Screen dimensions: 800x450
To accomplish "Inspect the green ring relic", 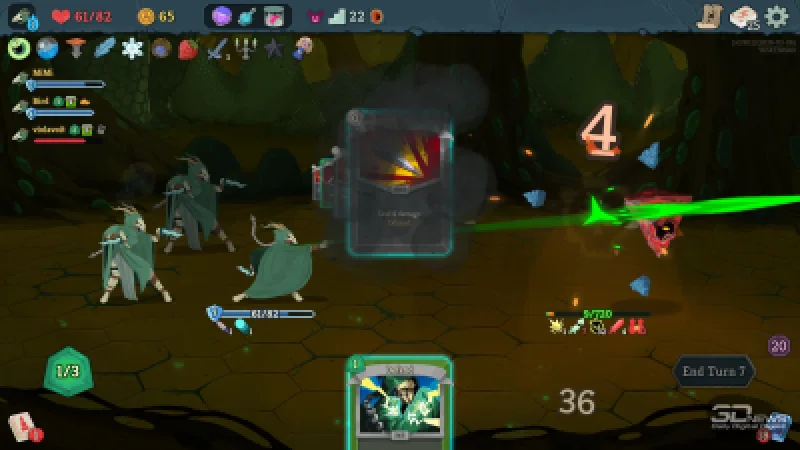I will pyautogui.click(x=18, y=48).
